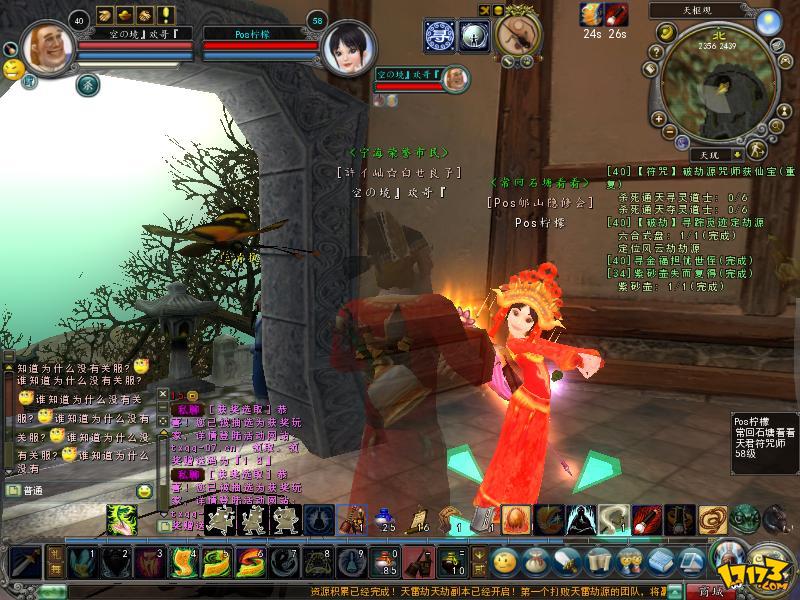The height and width of the screenshot is (600, 800).
Task: Select the target portrait of Pos柠檬
Action: [344, 48]
